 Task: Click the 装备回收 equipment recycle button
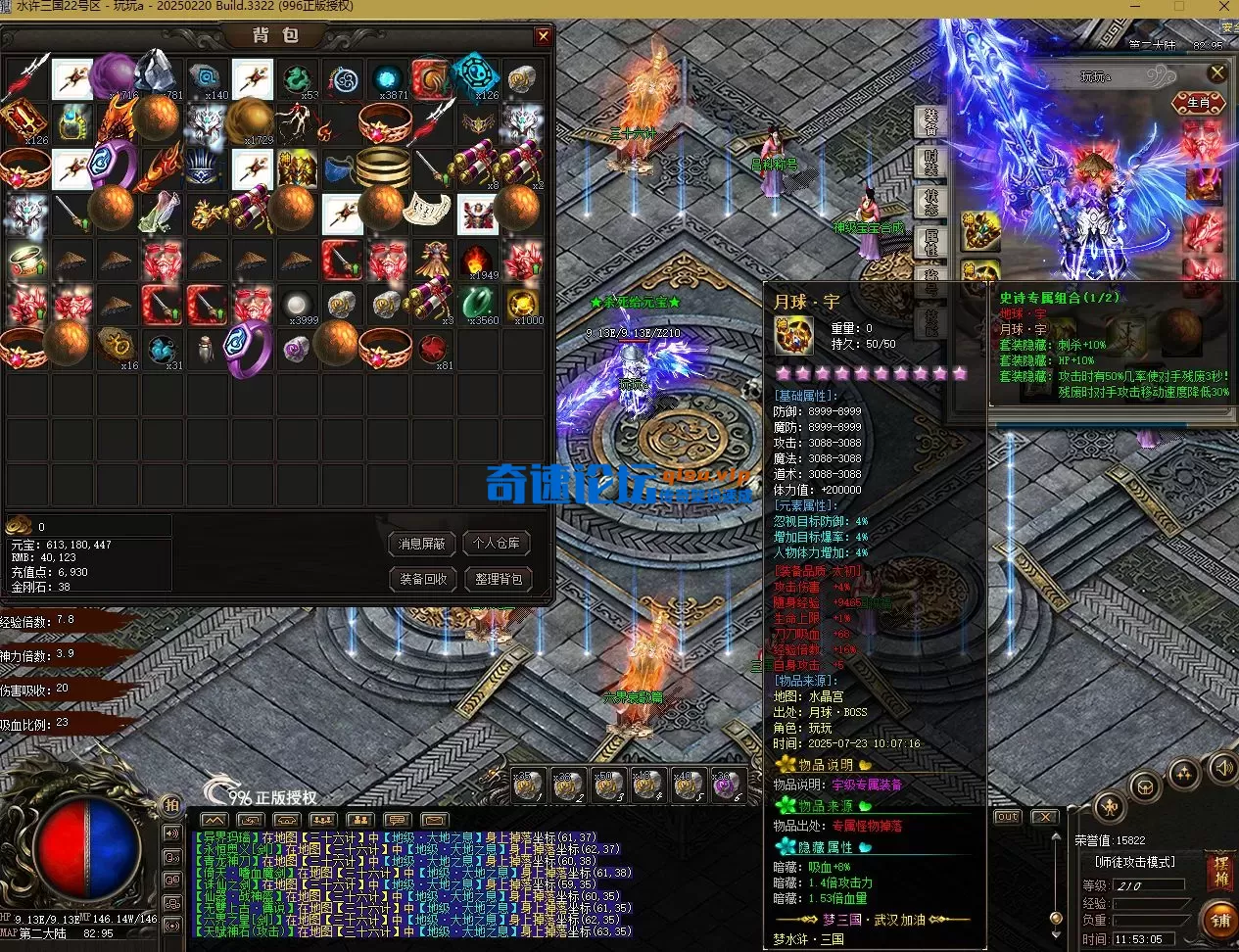tap(422, 579)
